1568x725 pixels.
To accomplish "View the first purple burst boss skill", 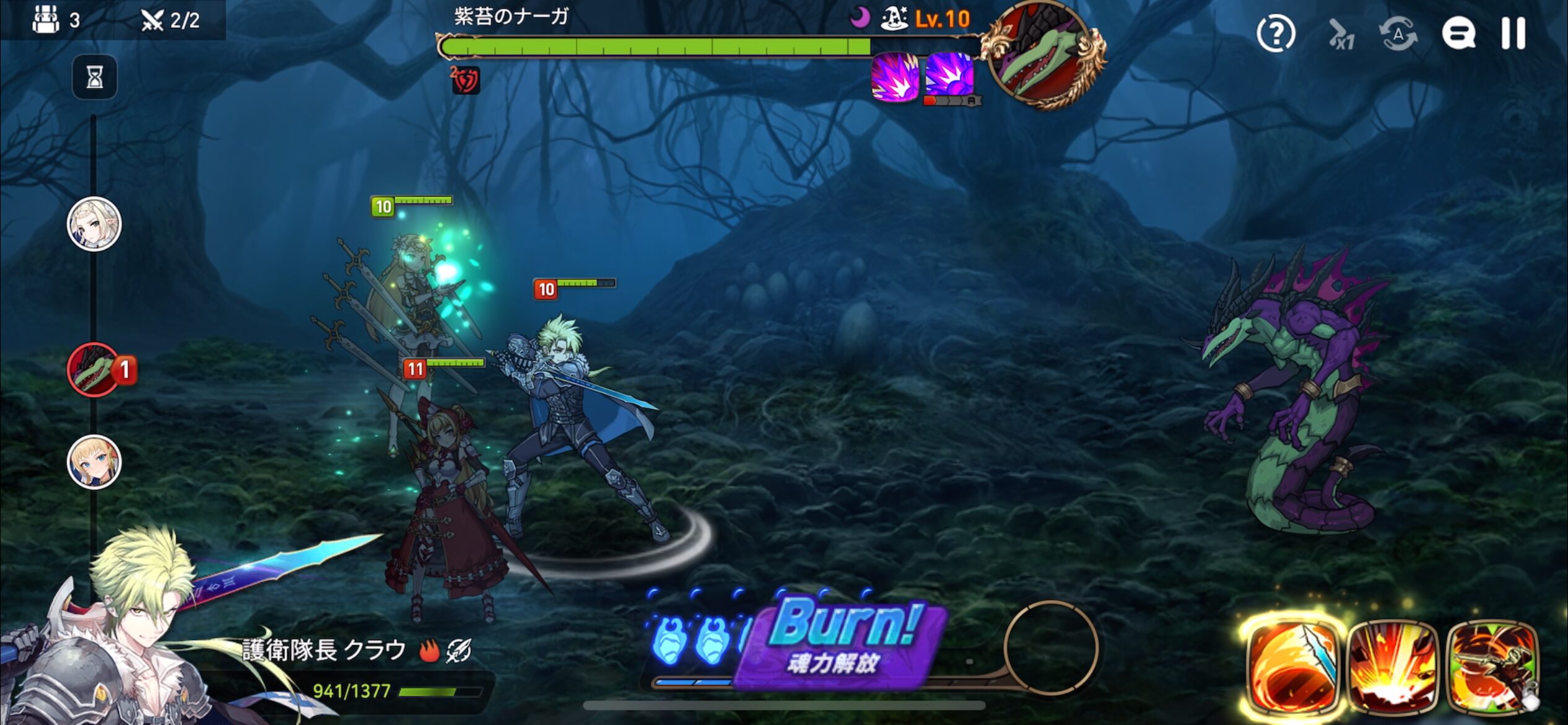I will click(894, 77).
